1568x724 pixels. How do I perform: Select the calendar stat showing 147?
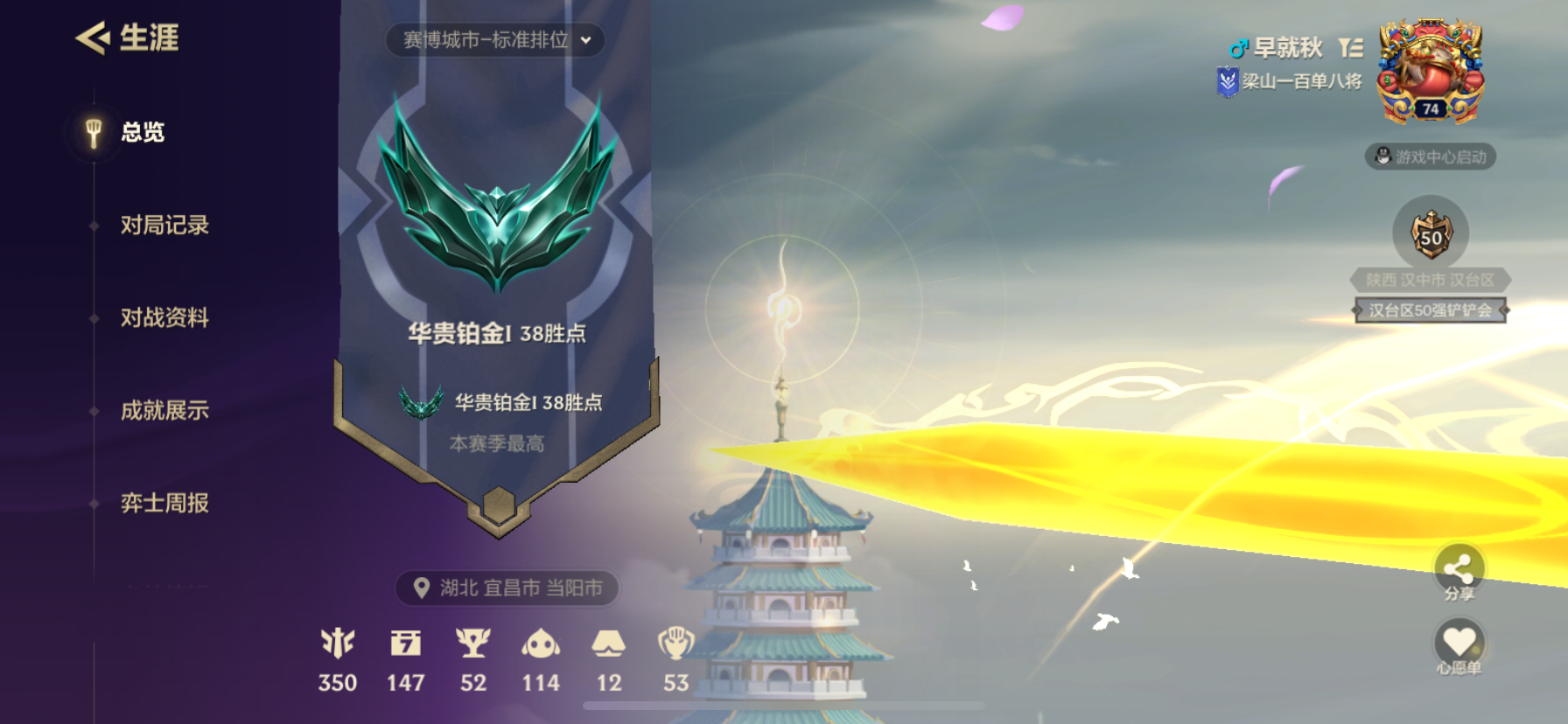[405, 659]
